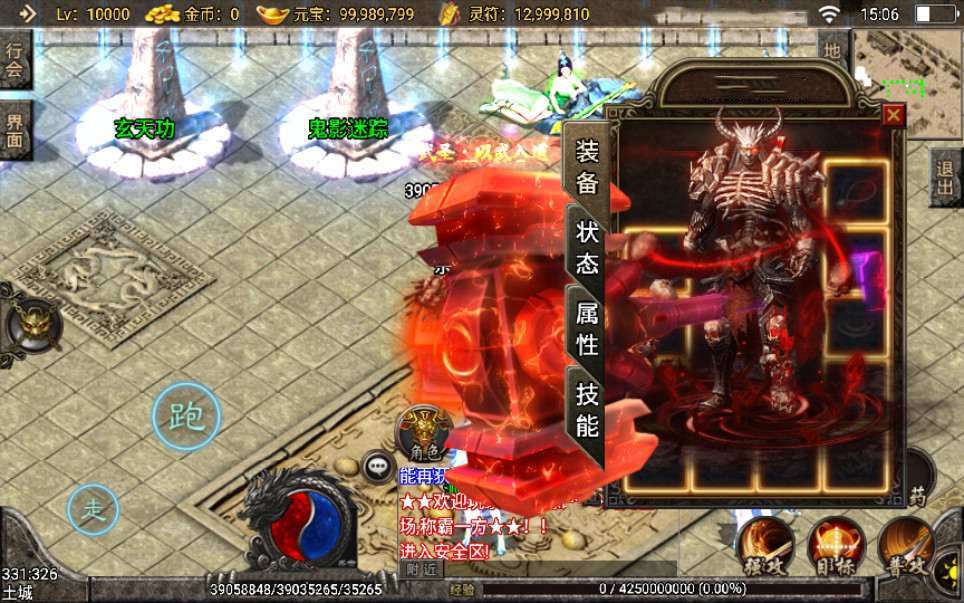Close the character equipment panel
964x603 pixels.
click(x=894, y=115)
